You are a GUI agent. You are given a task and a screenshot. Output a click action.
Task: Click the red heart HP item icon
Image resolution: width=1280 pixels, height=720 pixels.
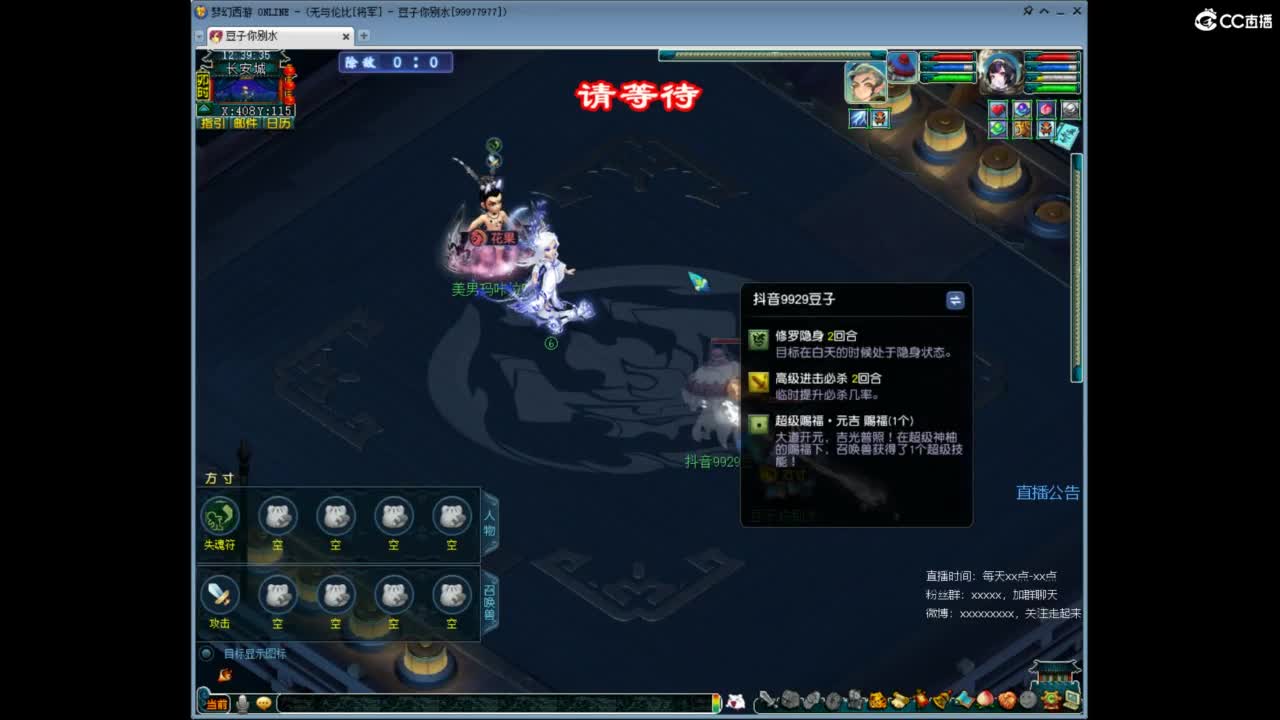(x=997, y=110)
